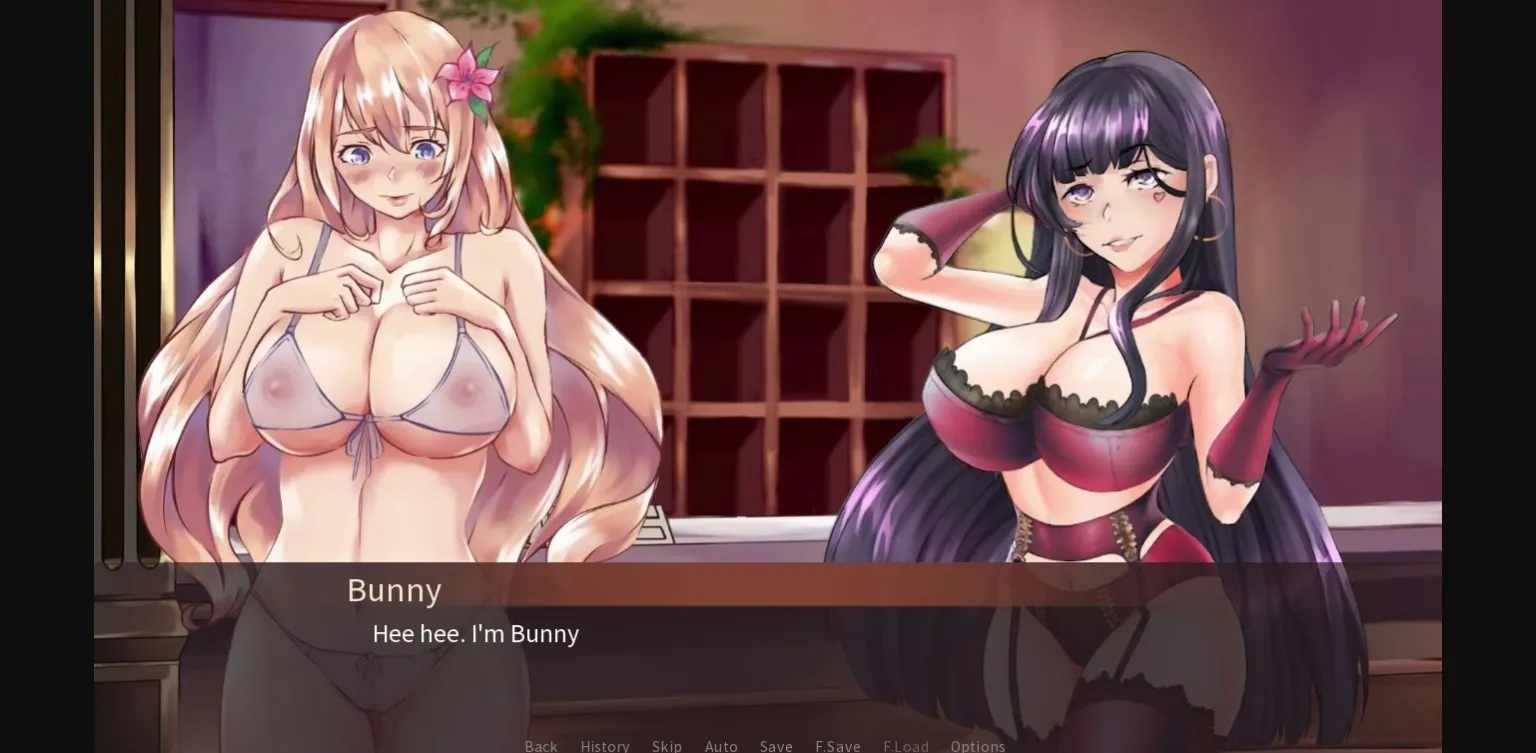Screen dimensions: 1536x753
Task: Select F.Save to quick-save the game
Action: [x=838, y=746]
